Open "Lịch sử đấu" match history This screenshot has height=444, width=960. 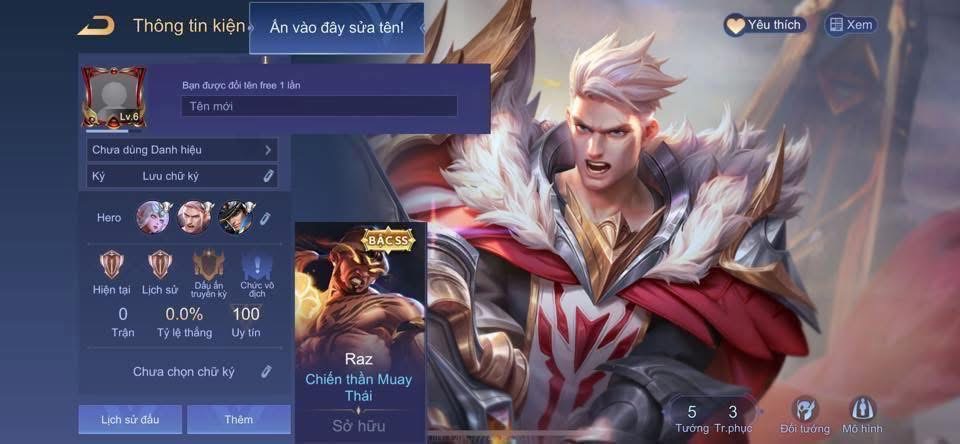(x=130, y=419)
